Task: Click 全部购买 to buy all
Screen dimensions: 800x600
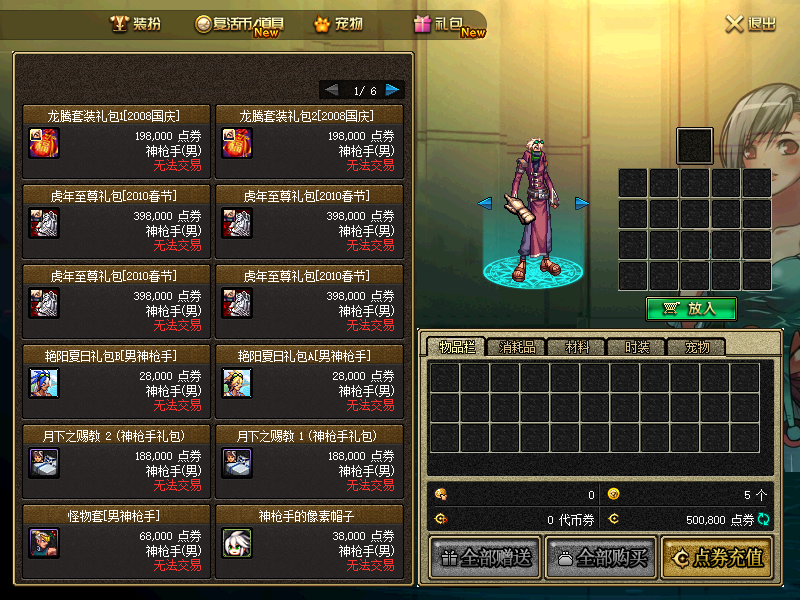Action: pyautogui.click(x=598, y=558)
